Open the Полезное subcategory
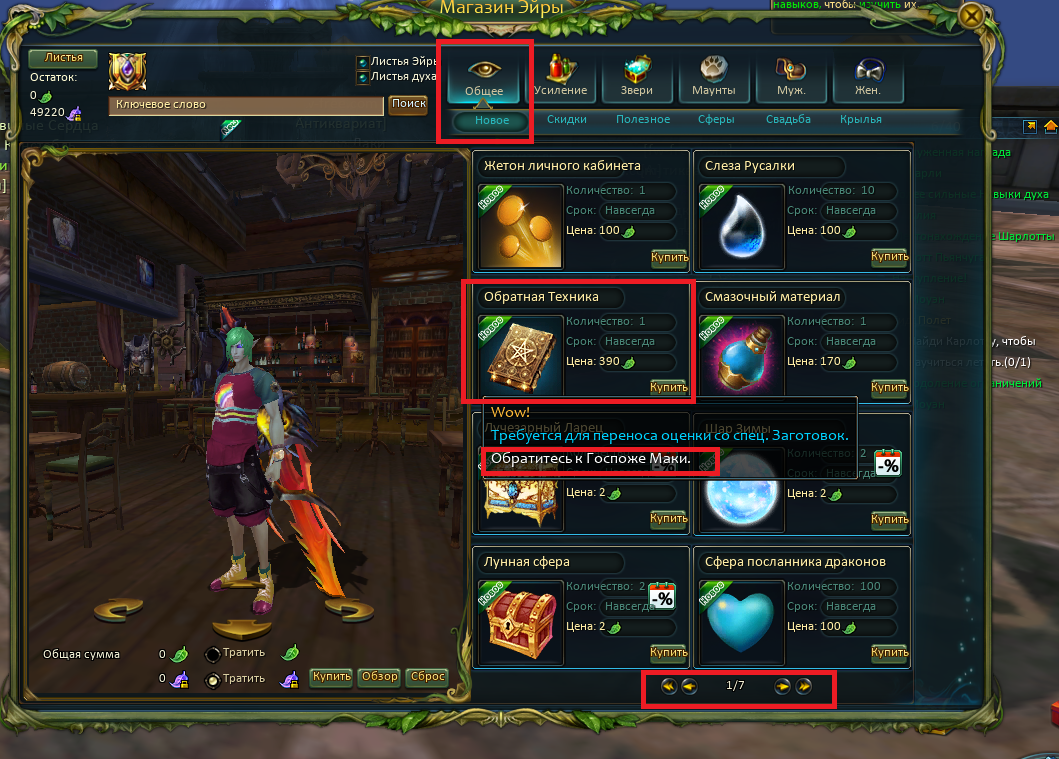The width and height of the screenshot is (1059, 759). coord(643,120)
